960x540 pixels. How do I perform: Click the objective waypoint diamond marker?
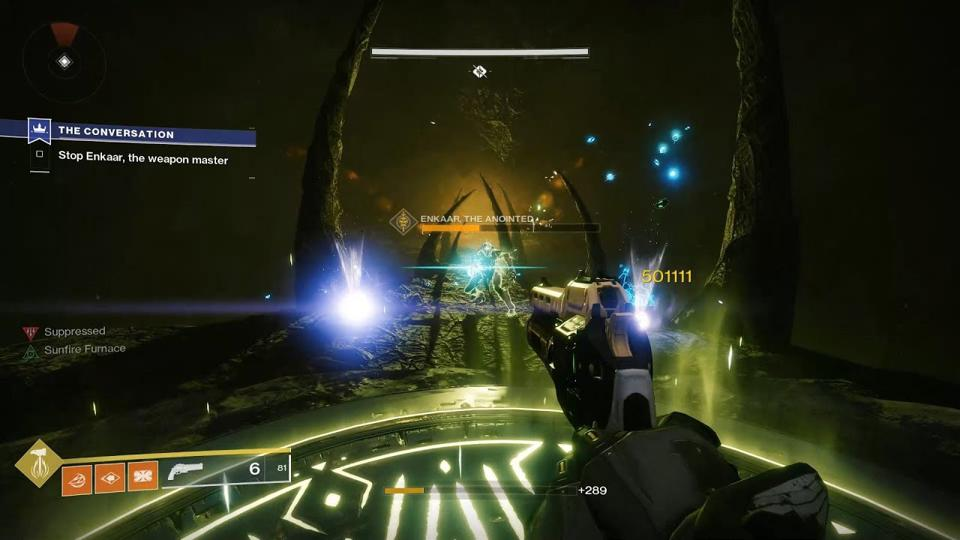[x=479, y=71]
